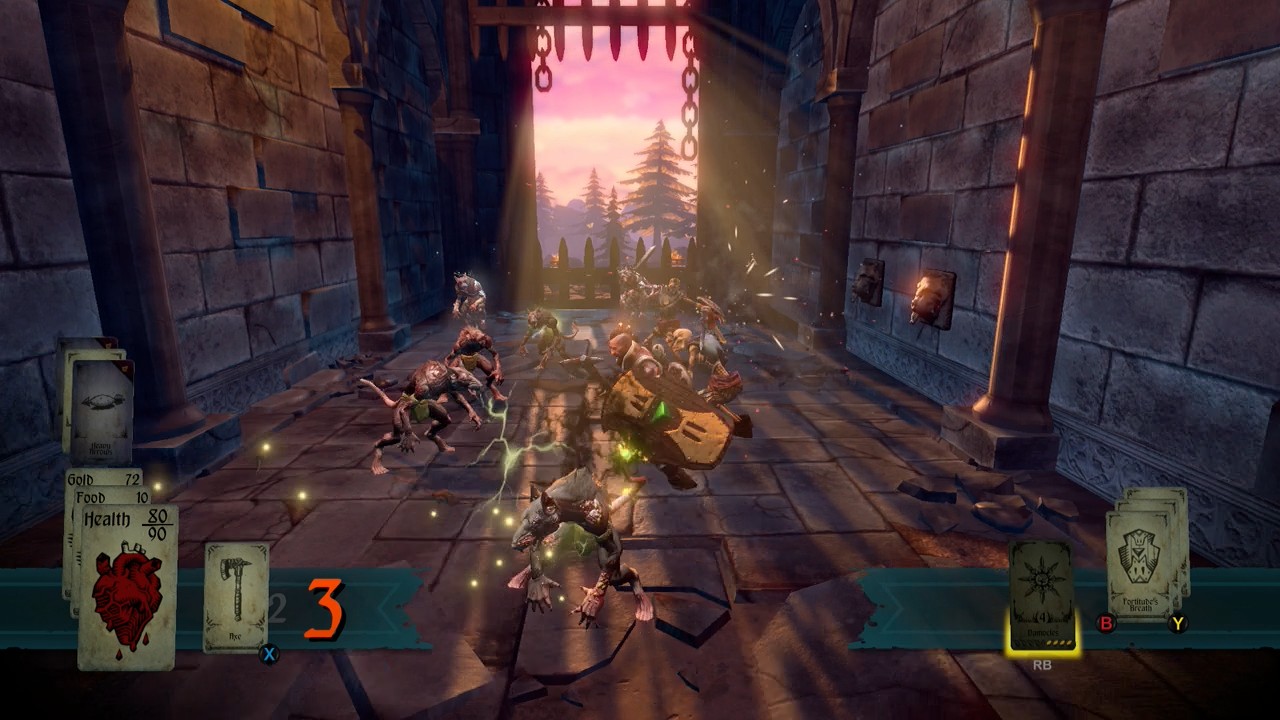Image resolution: width=1280 pixels, height=720 pixels.
Task: Use the Damocles sun-emblem card
Action: [x=1041, y=596]
